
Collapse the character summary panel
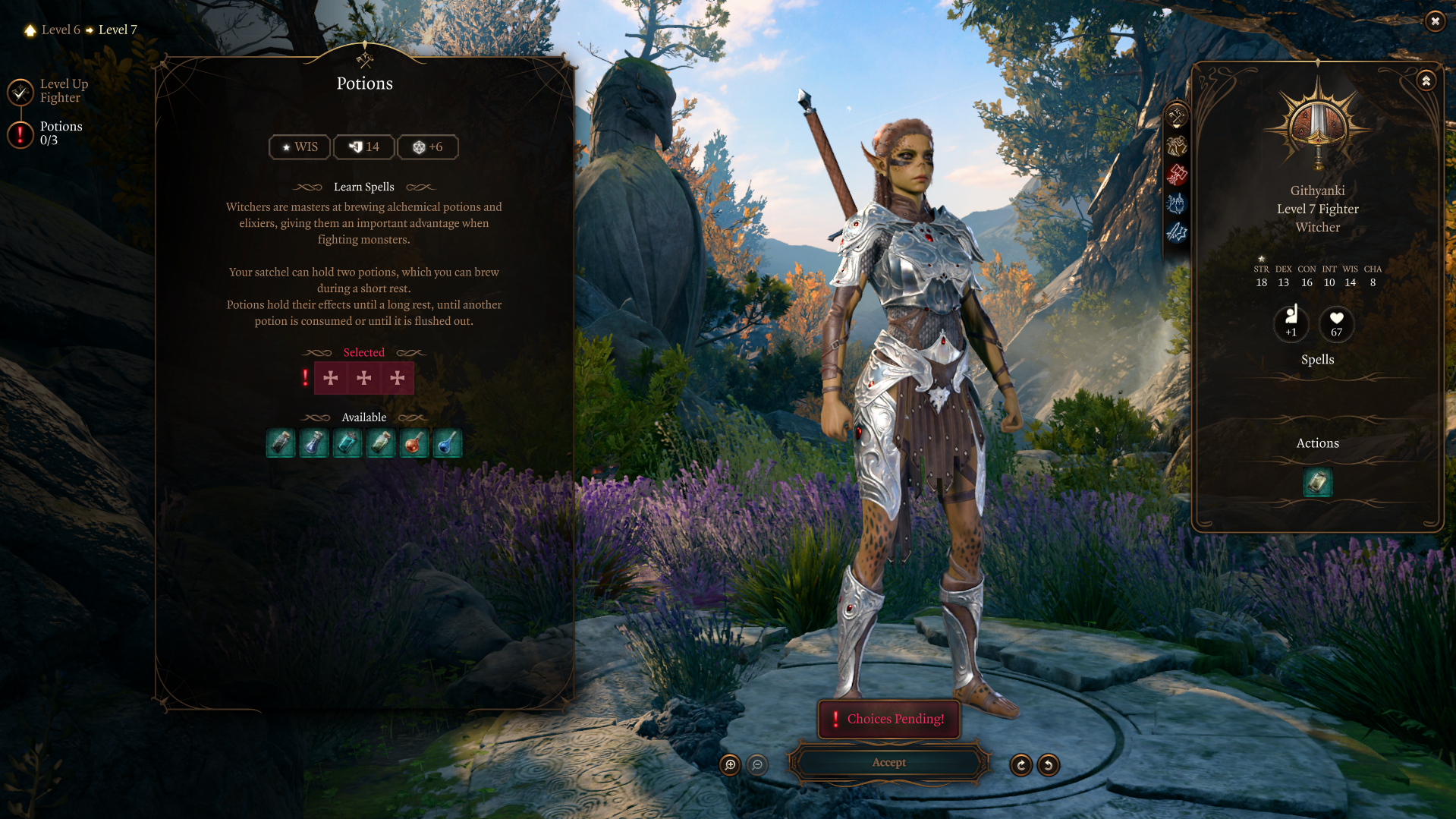pyautogui.click(x=1426, y=80)
